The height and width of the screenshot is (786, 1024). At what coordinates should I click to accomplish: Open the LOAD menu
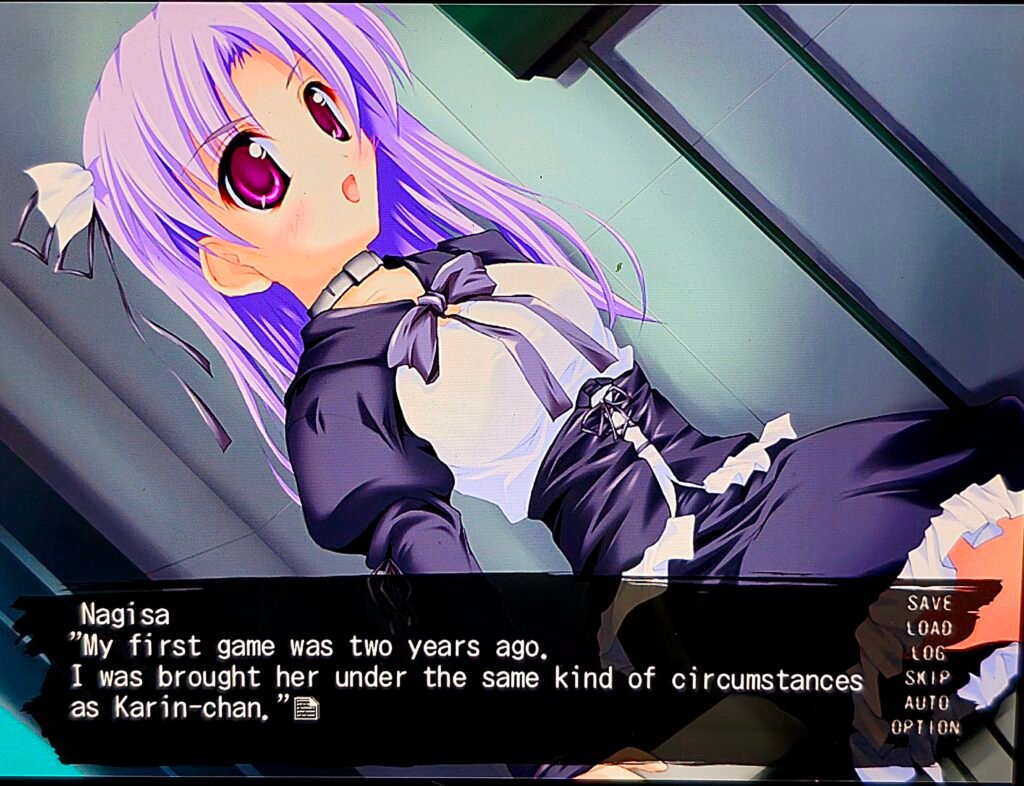pos(929,628)
